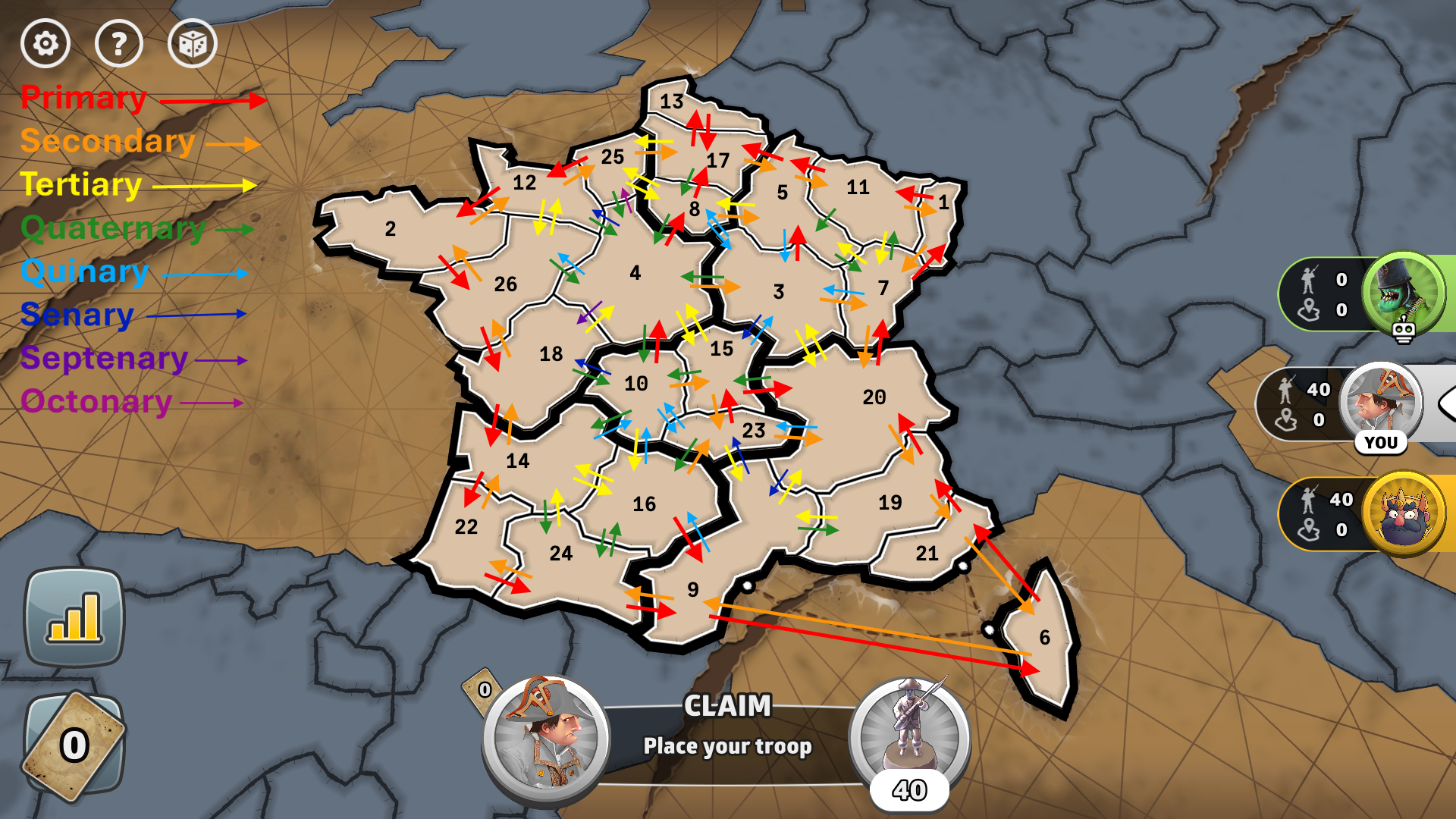This screenshot has height=819, width=1456.
Task: Choose territory 13 at the northern tip
Action: point(671,102)
